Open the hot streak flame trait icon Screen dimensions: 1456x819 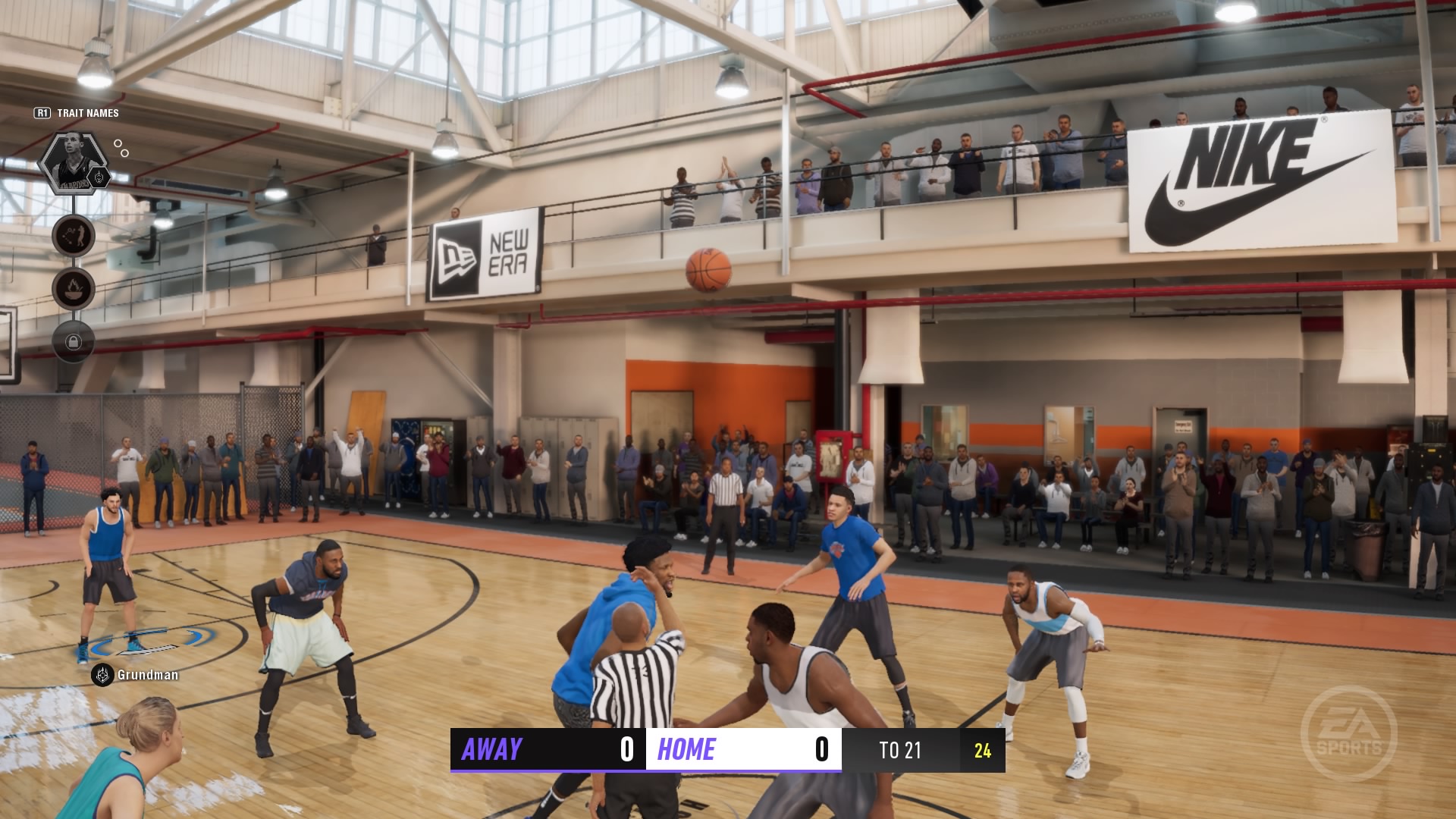tap(72, 288)
